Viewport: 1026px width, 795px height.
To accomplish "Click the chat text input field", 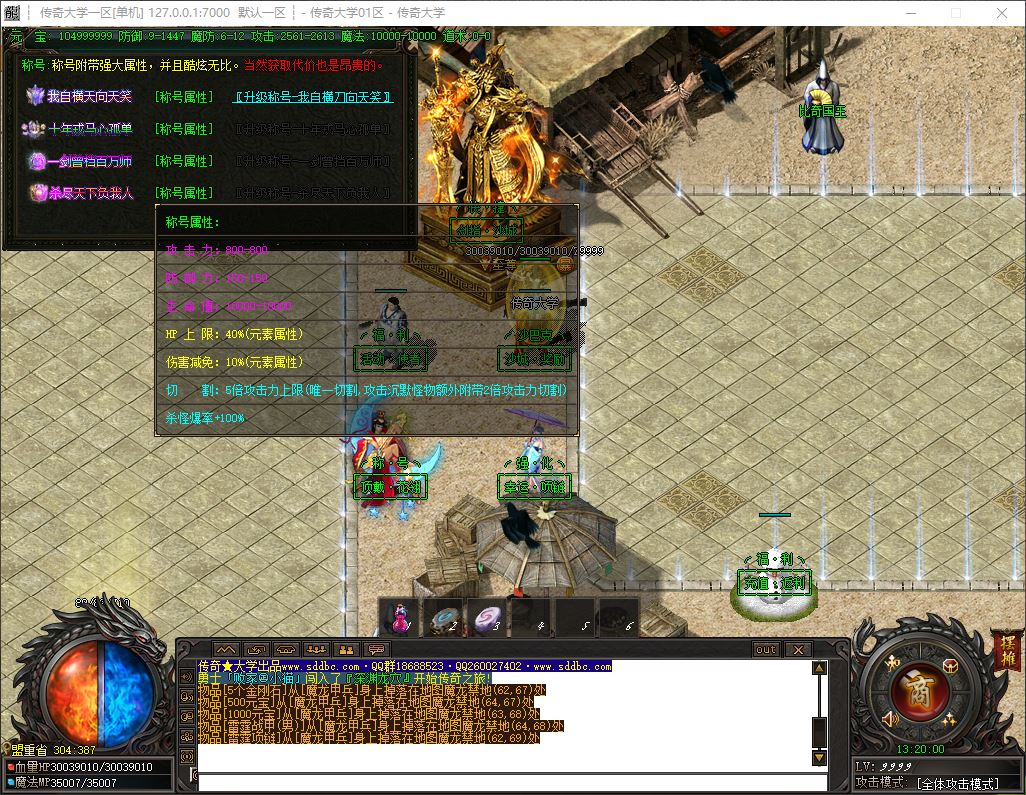I will (x=510, y=781).
